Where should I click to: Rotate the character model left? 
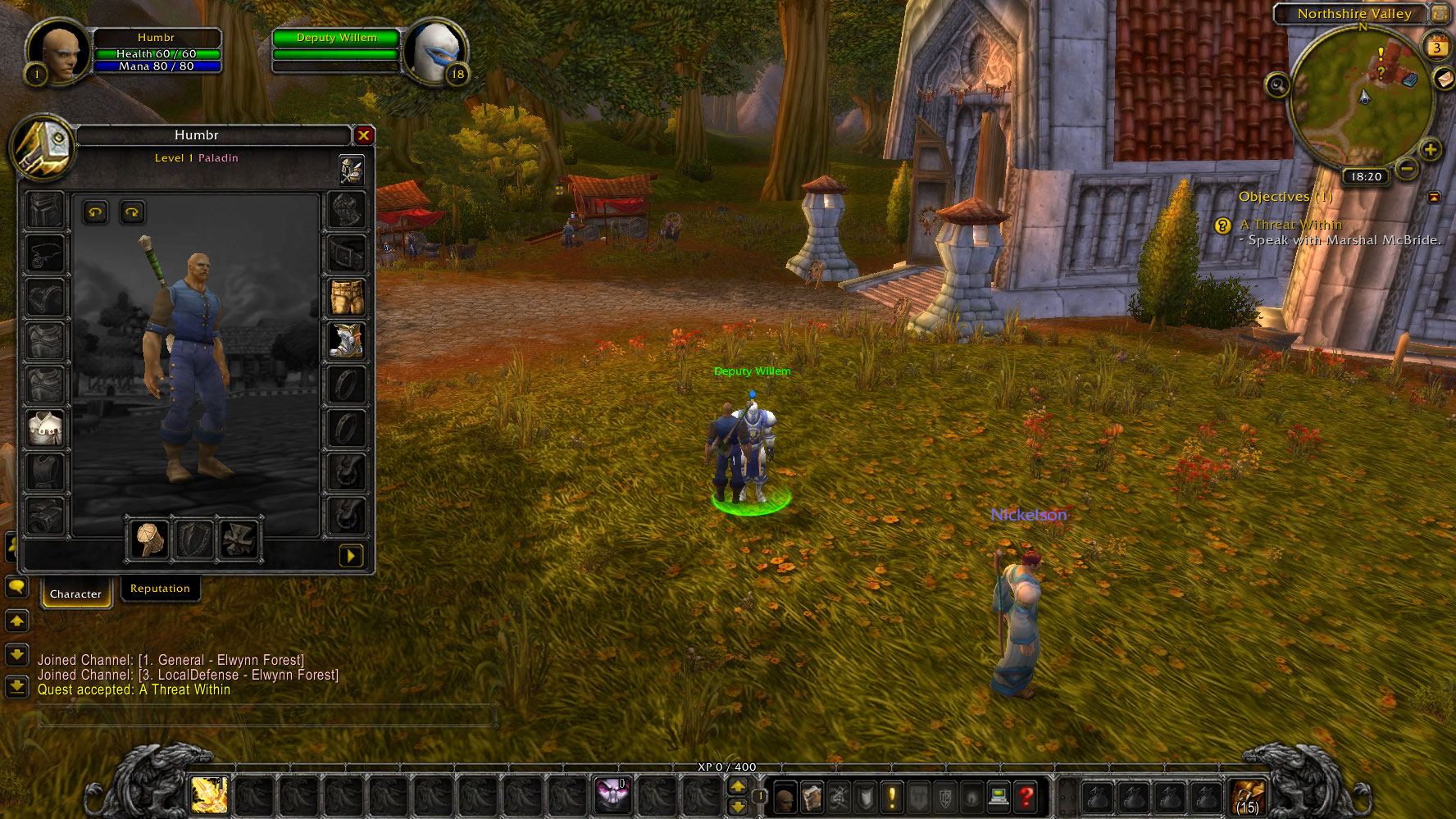[96, 213]
